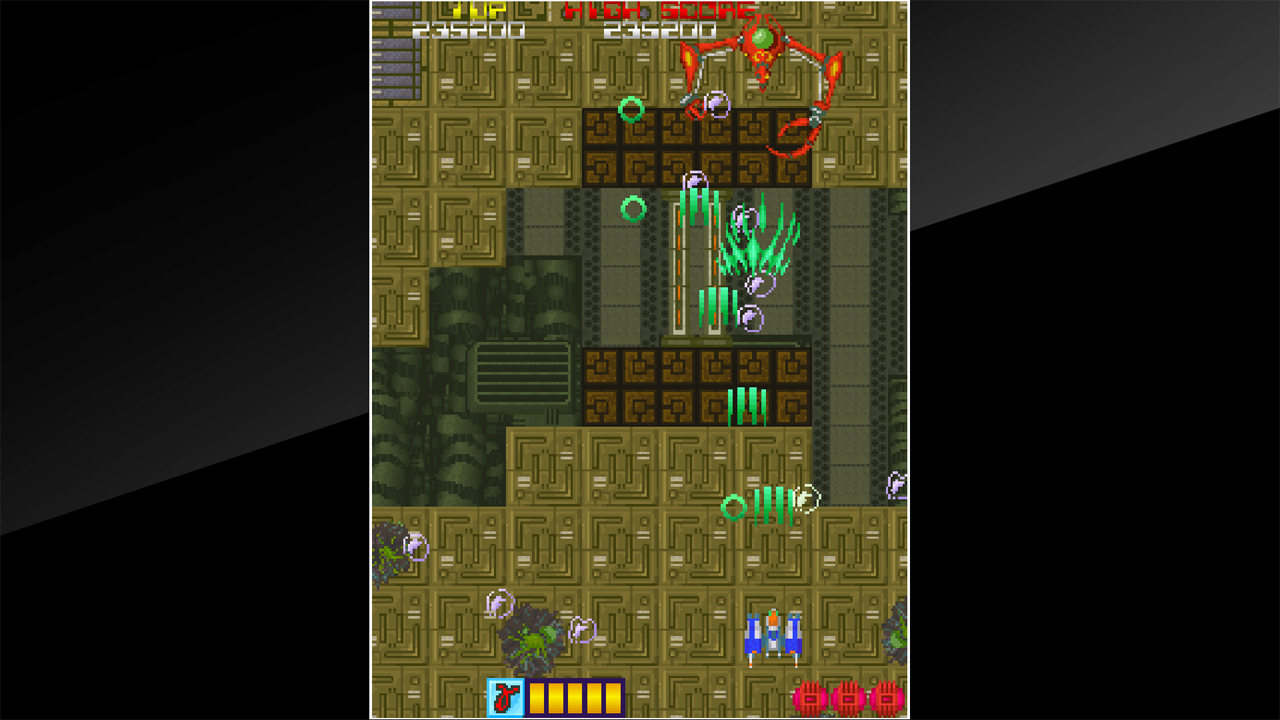Click the HIGH SCORE label
This screenshot has width=1280, height=720.
660,12
